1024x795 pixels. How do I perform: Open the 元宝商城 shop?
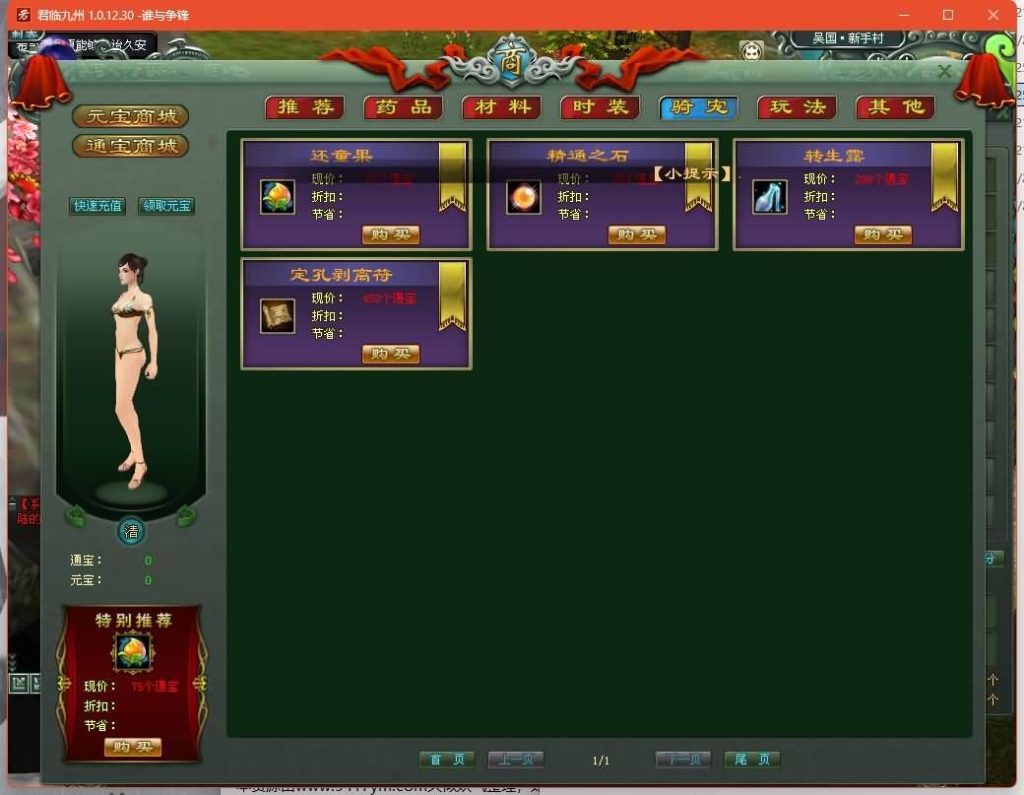(130, 116)
